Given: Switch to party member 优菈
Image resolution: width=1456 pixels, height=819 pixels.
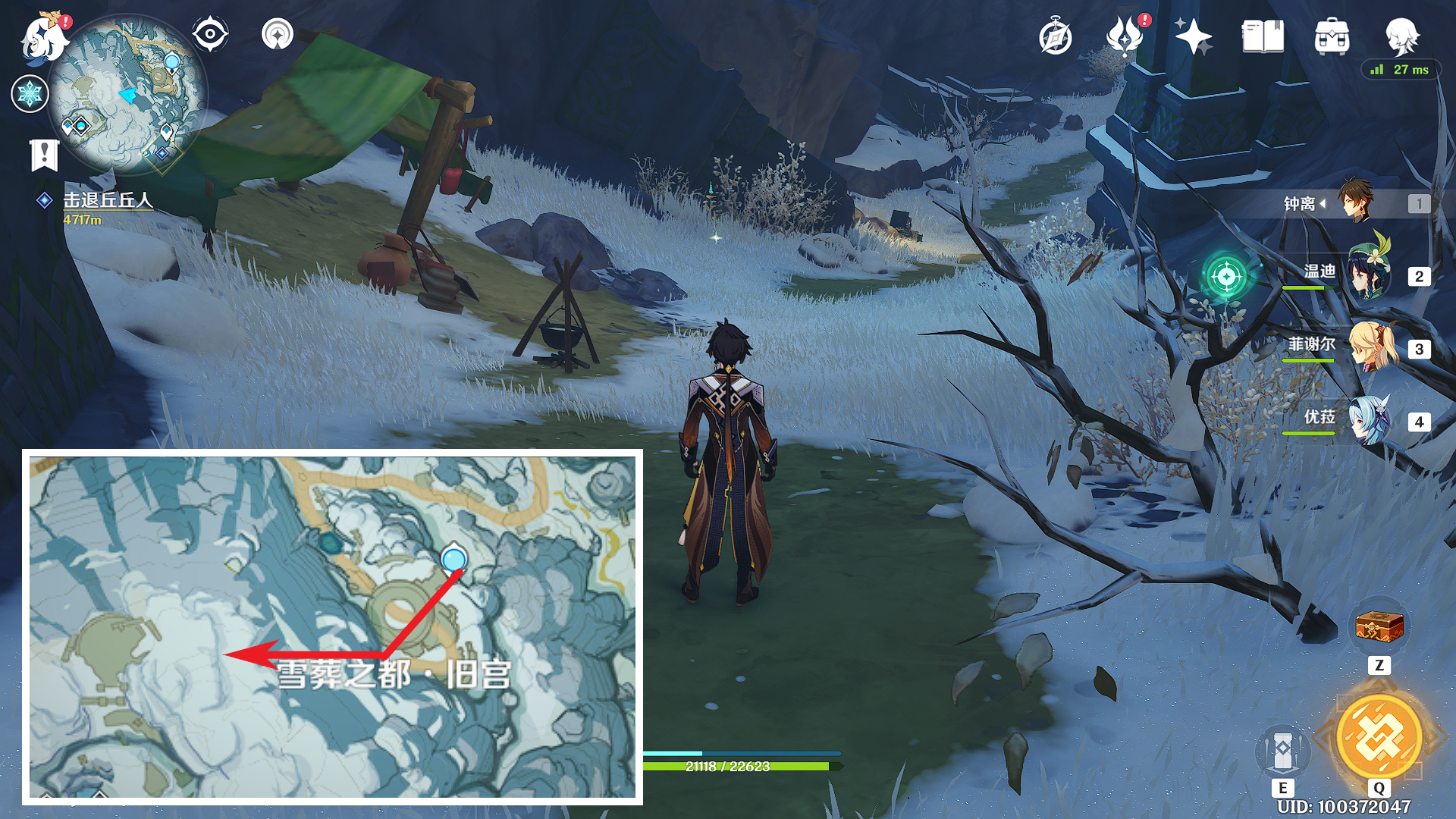Looking at the screenshot, I should 1370,420.
